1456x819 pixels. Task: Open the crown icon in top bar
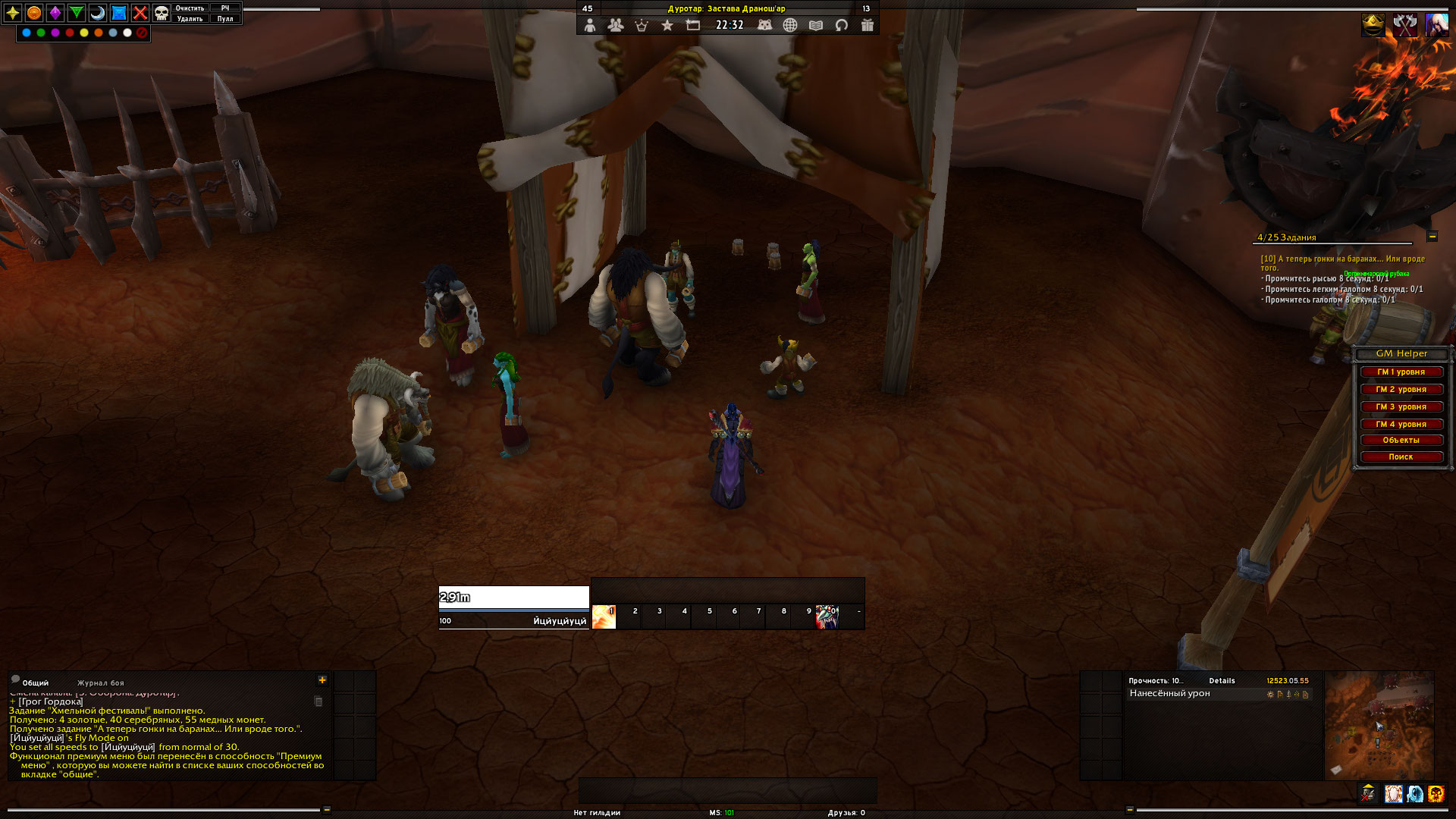(642, 25)
